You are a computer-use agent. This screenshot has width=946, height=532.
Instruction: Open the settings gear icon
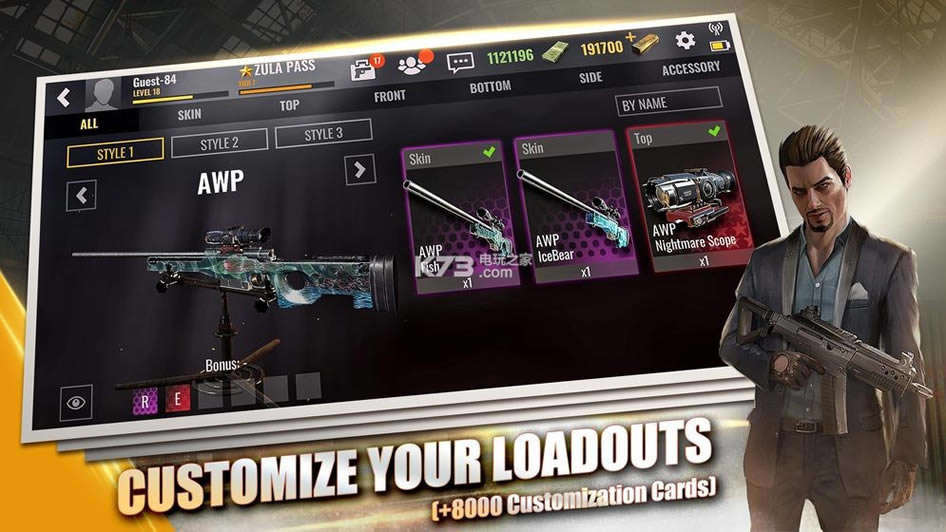[685, 40]
